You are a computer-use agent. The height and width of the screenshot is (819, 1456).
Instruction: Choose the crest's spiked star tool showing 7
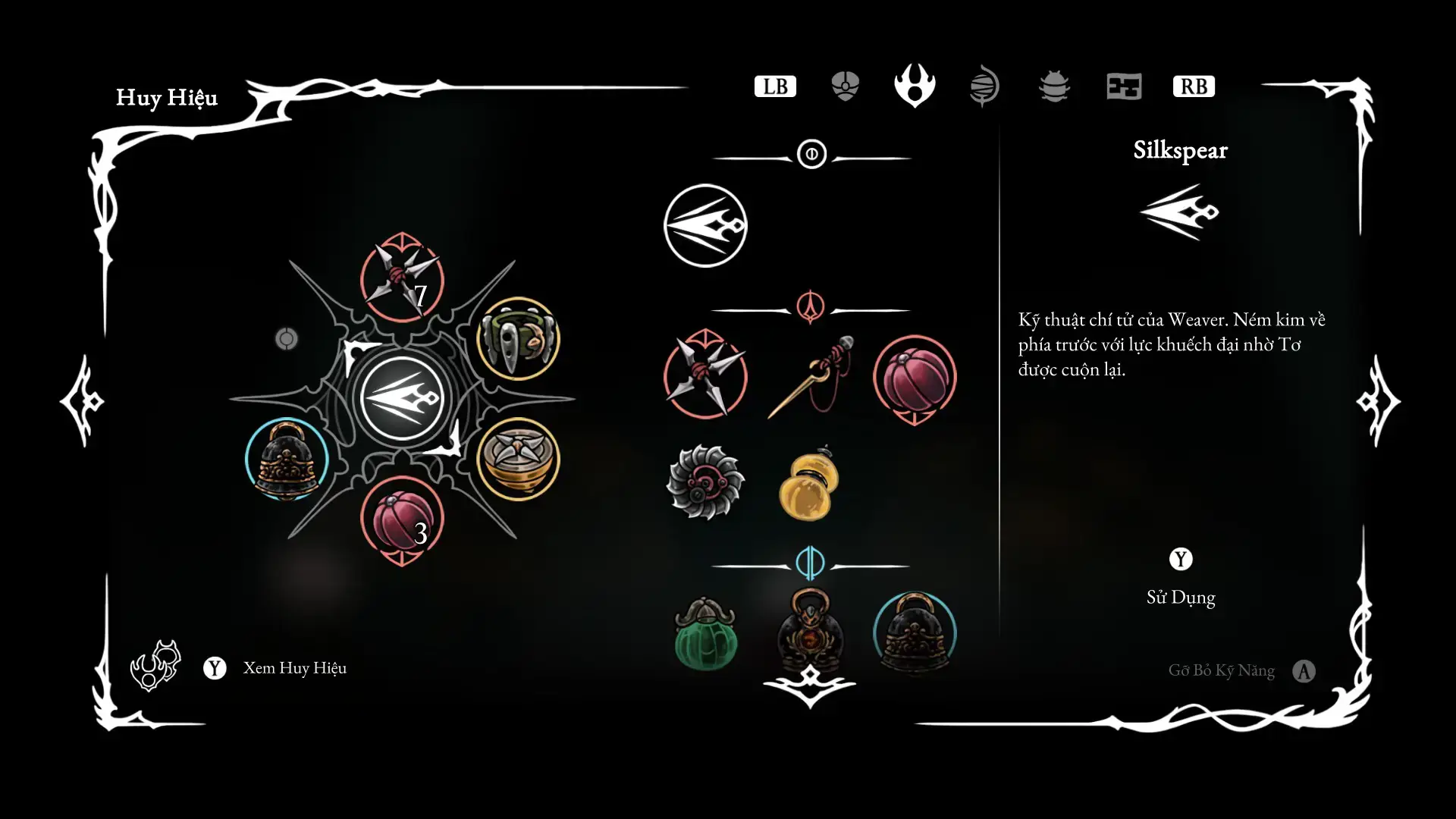coord(402,278)
